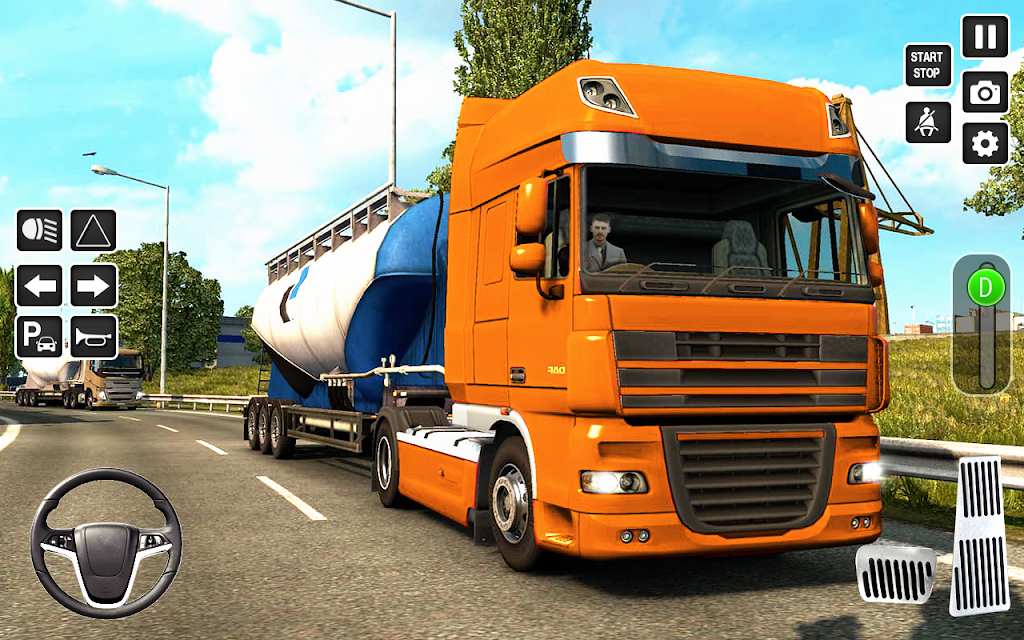1024x640 pixels.
Task: Sound the horn button
Action: [93, 337]
